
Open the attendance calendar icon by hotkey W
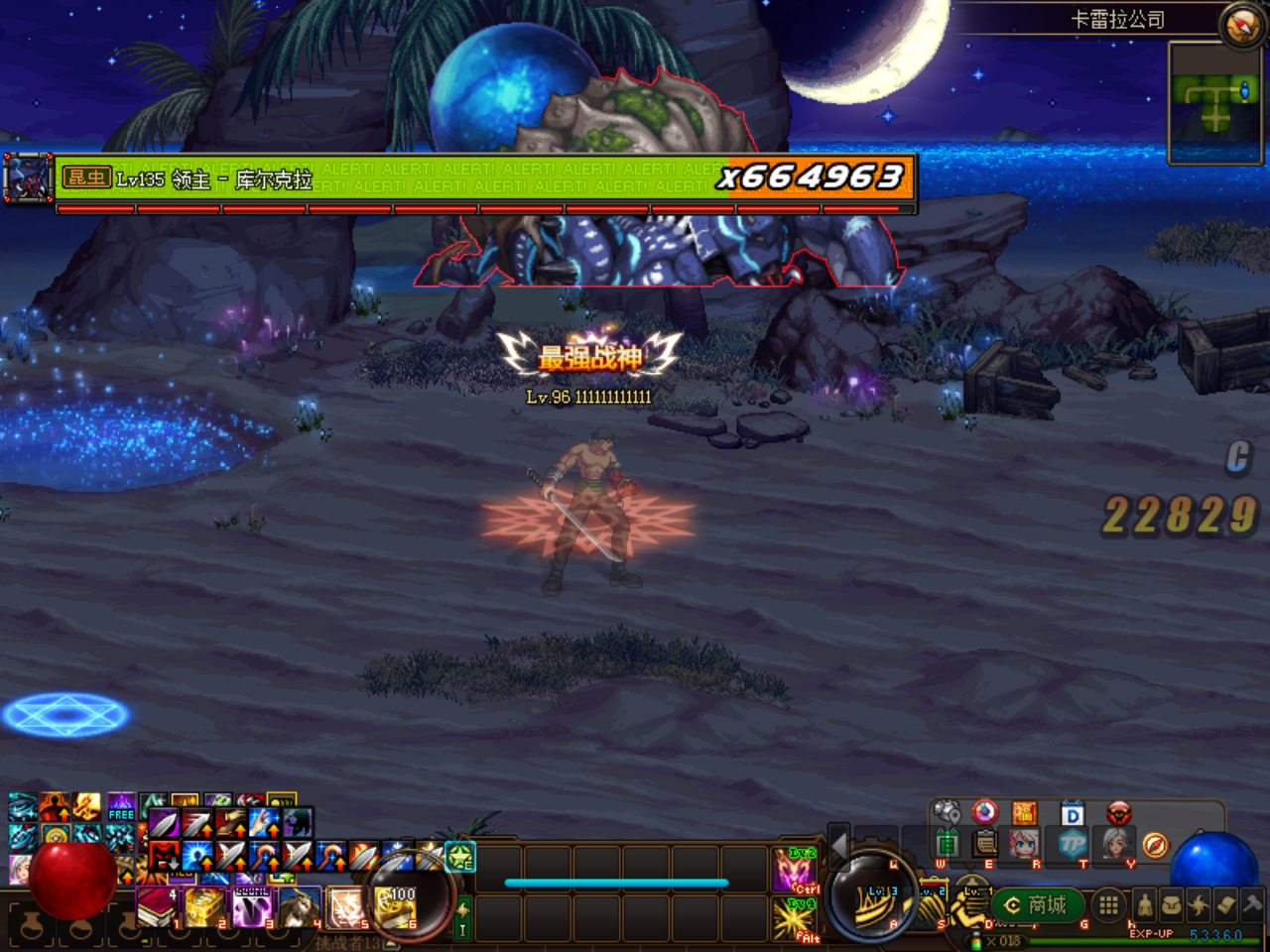948,844
